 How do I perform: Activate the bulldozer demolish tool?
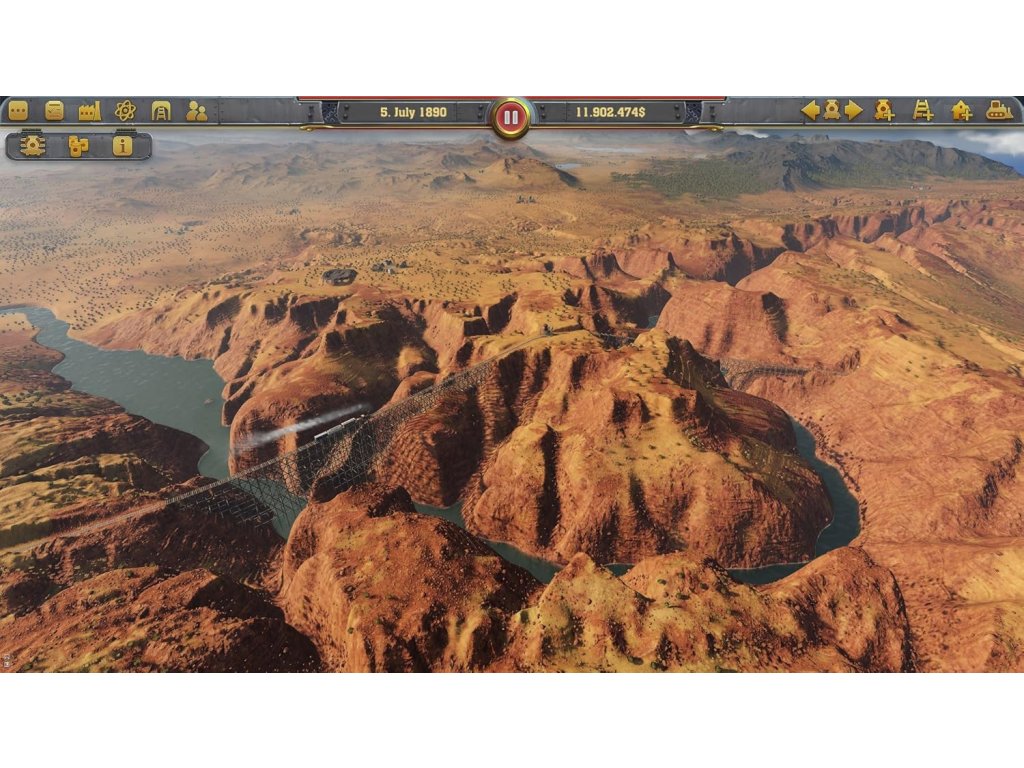(x=999, y=111)
